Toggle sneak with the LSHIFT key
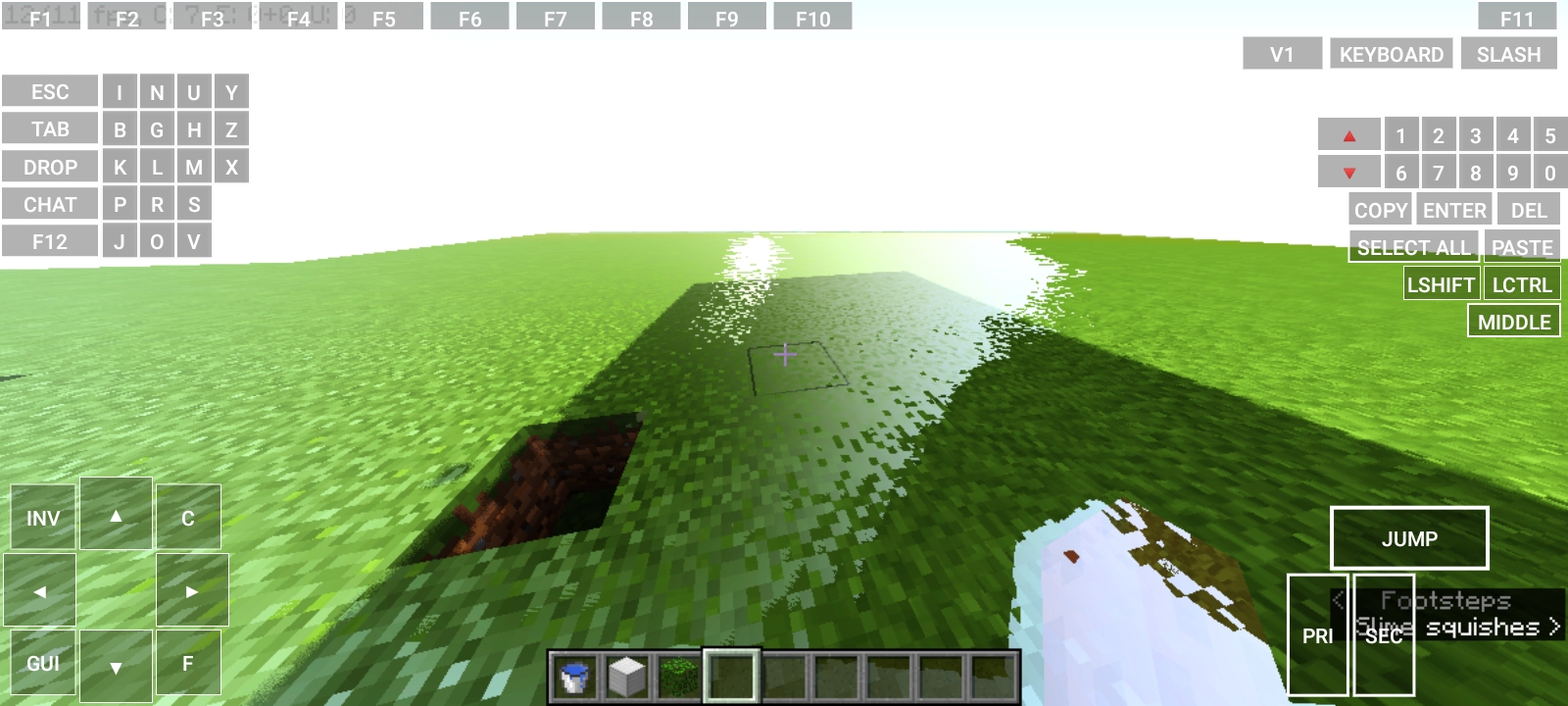Screen dimensions: 1568x706 pyautogui.click(x=1441, y=283)
